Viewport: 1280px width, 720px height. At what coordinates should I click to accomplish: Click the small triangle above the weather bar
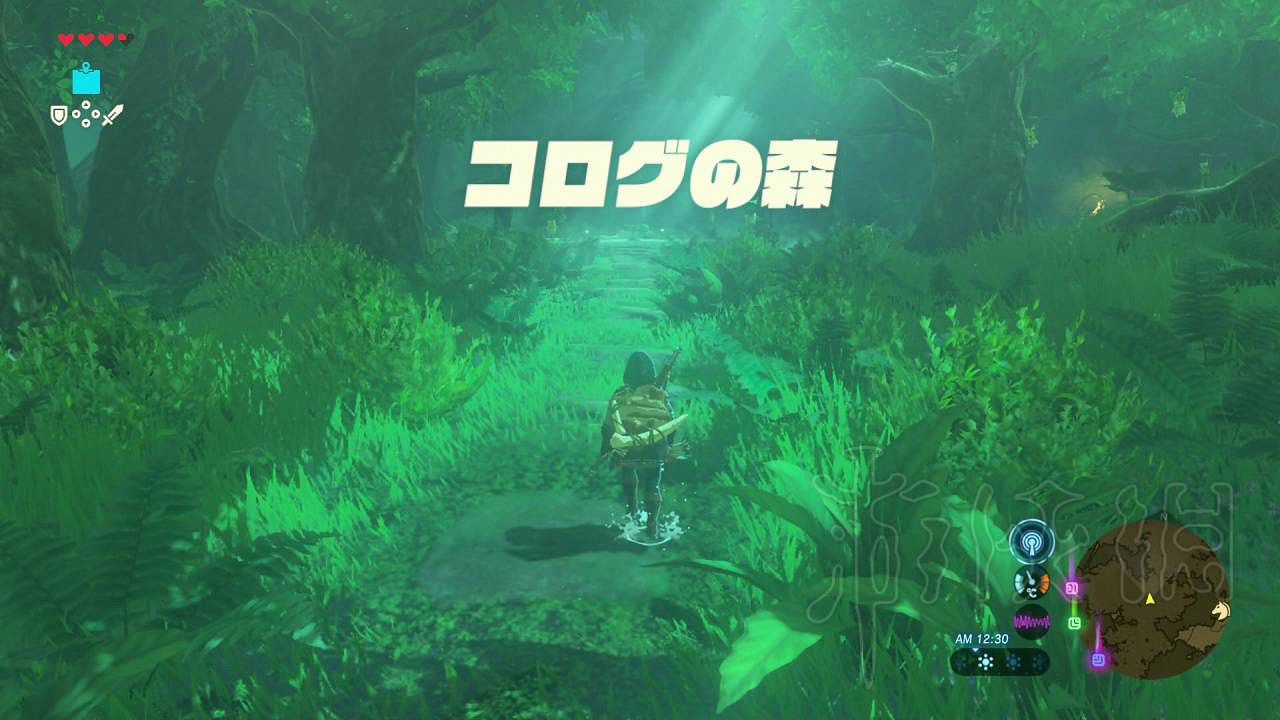tap(974, 650)
